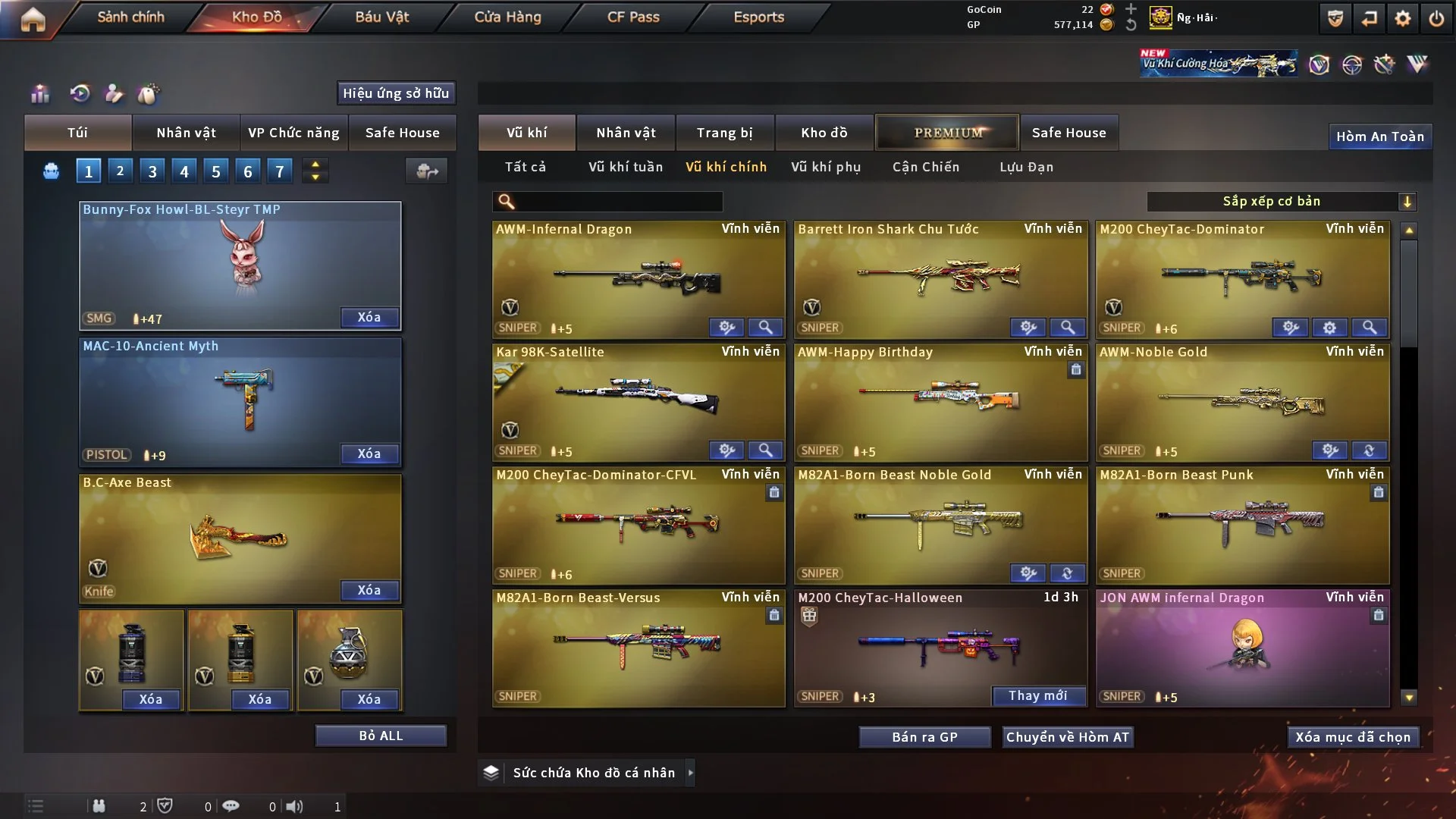Go to Sảnh chính lobby
Viewport: 1456px width, 819px height.
coord(130,17)
